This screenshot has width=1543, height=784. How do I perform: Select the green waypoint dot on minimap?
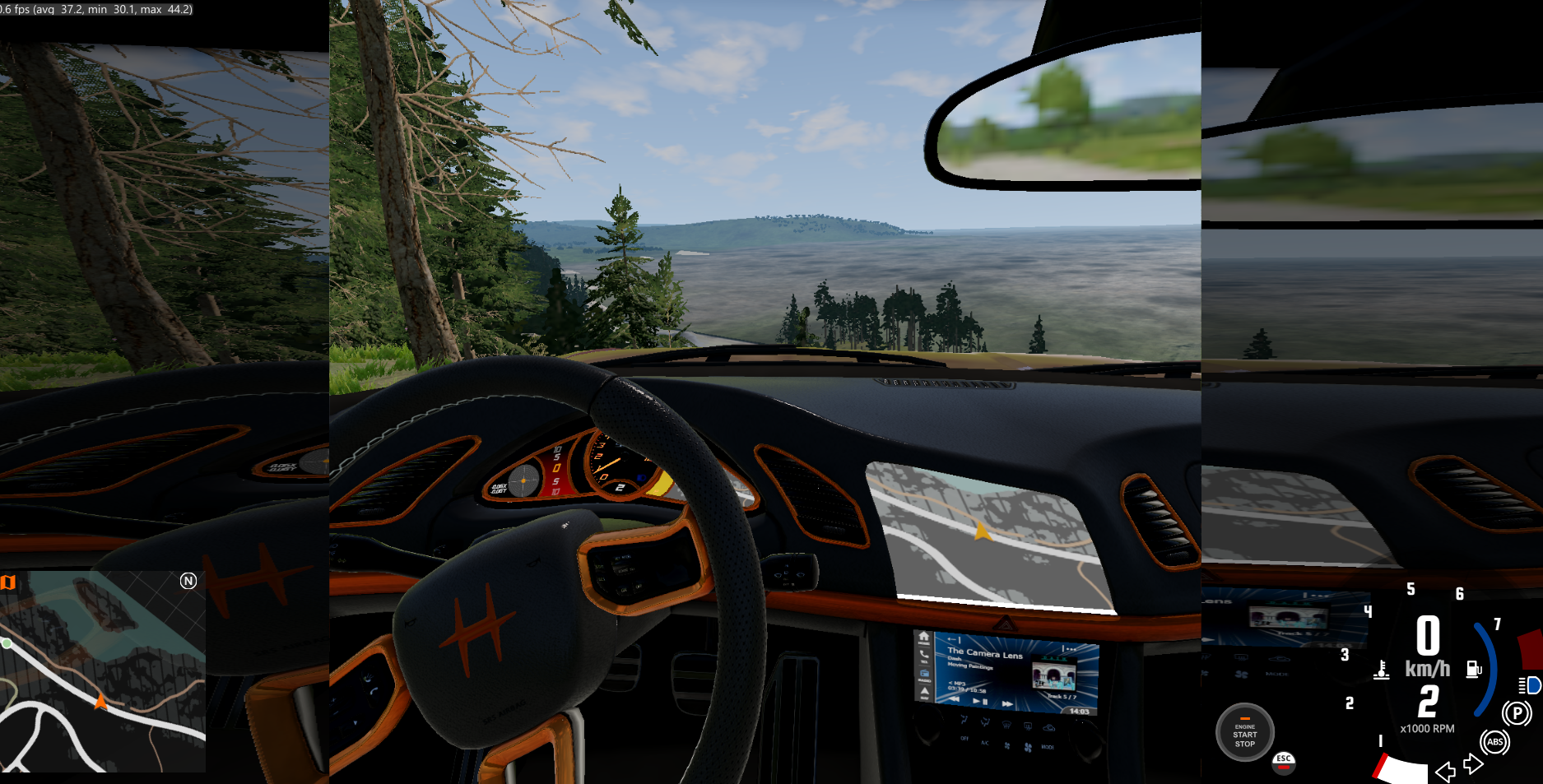pos(7,643)
